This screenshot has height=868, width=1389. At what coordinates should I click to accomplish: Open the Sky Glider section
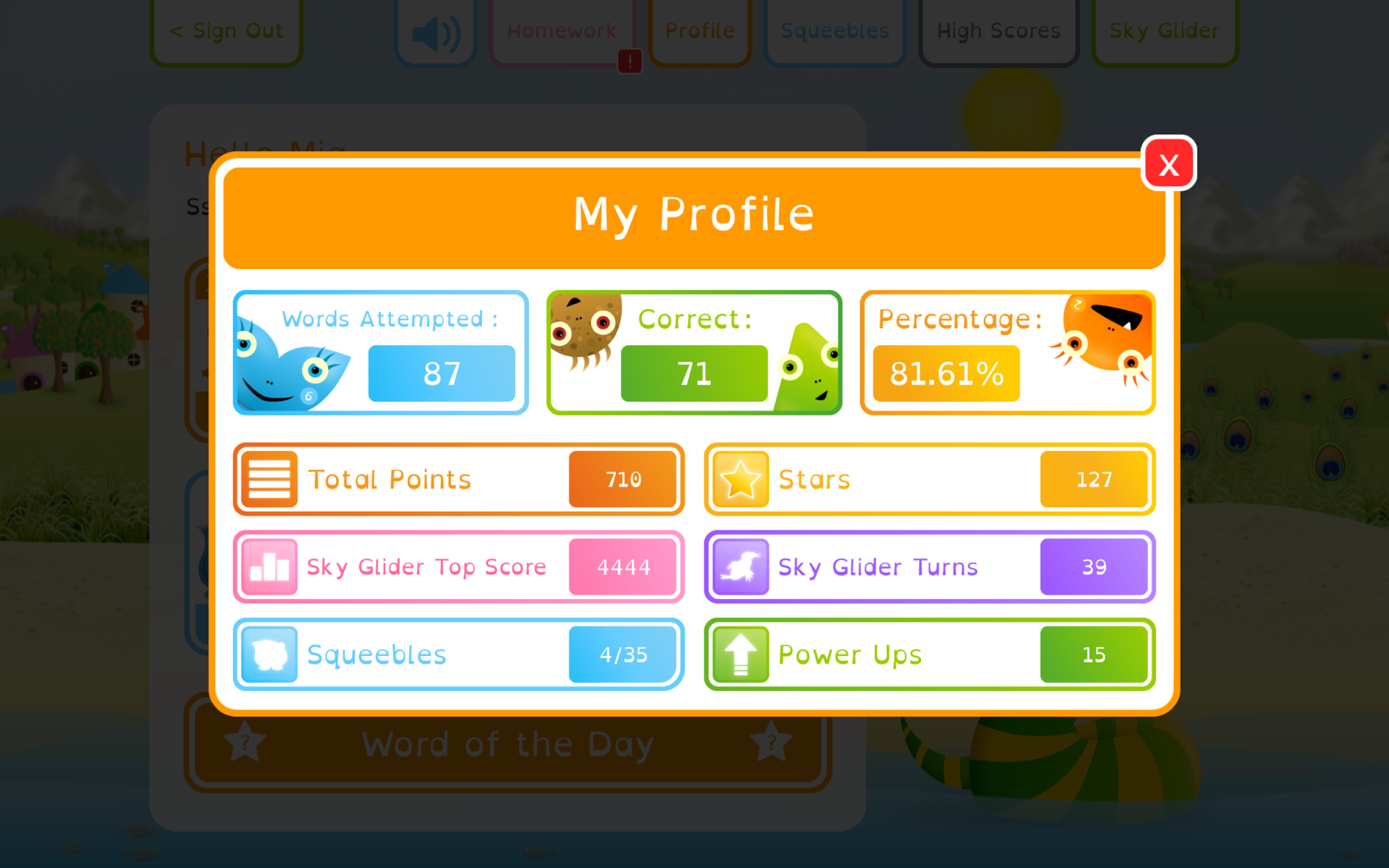click(1164, 30)
